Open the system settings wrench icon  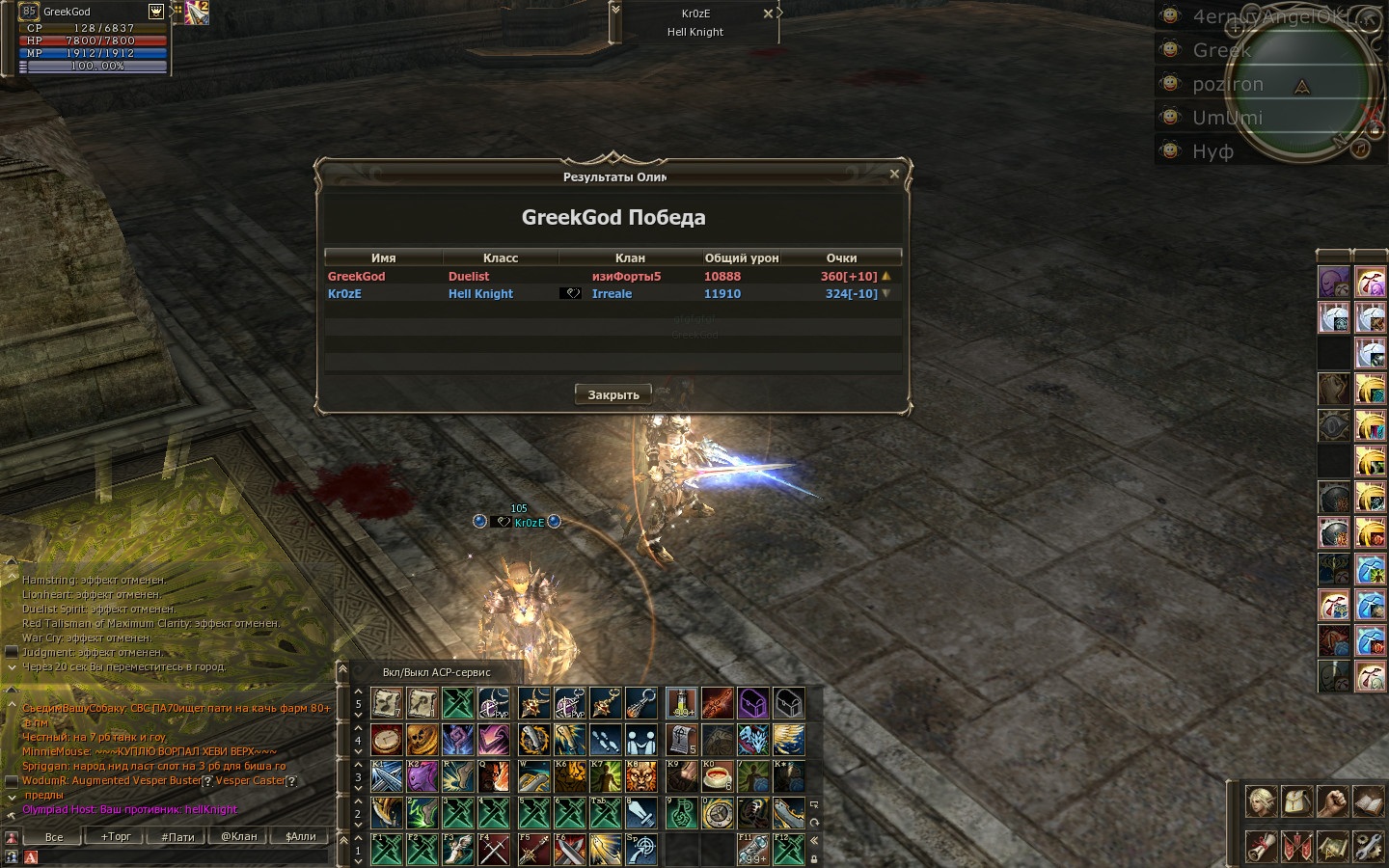pos(1368,847)
